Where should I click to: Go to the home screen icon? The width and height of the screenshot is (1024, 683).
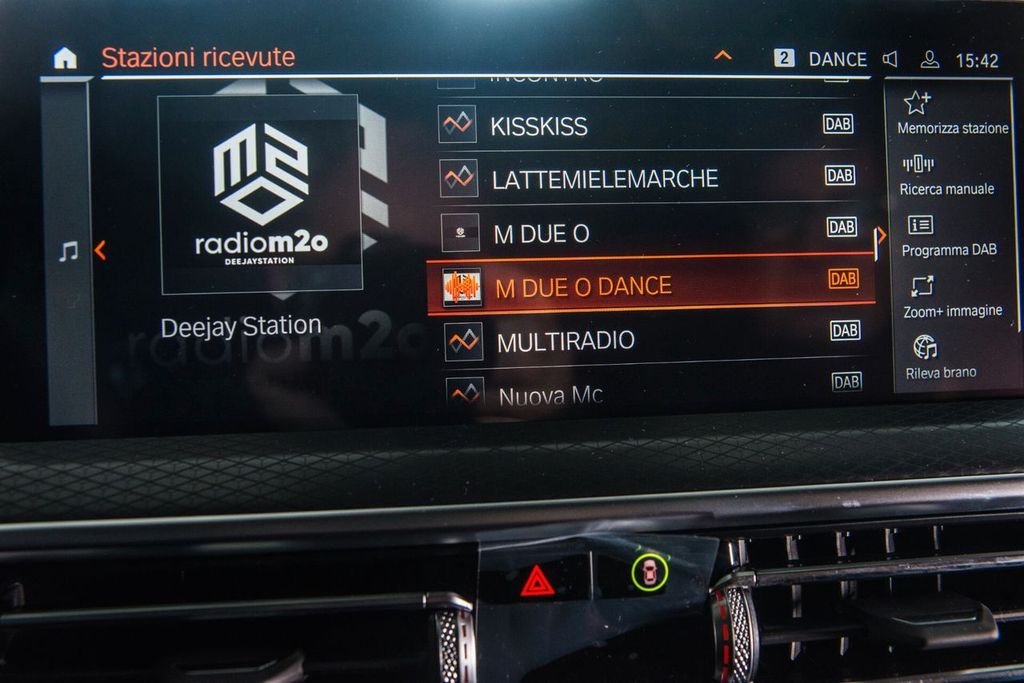coord(65,58)
